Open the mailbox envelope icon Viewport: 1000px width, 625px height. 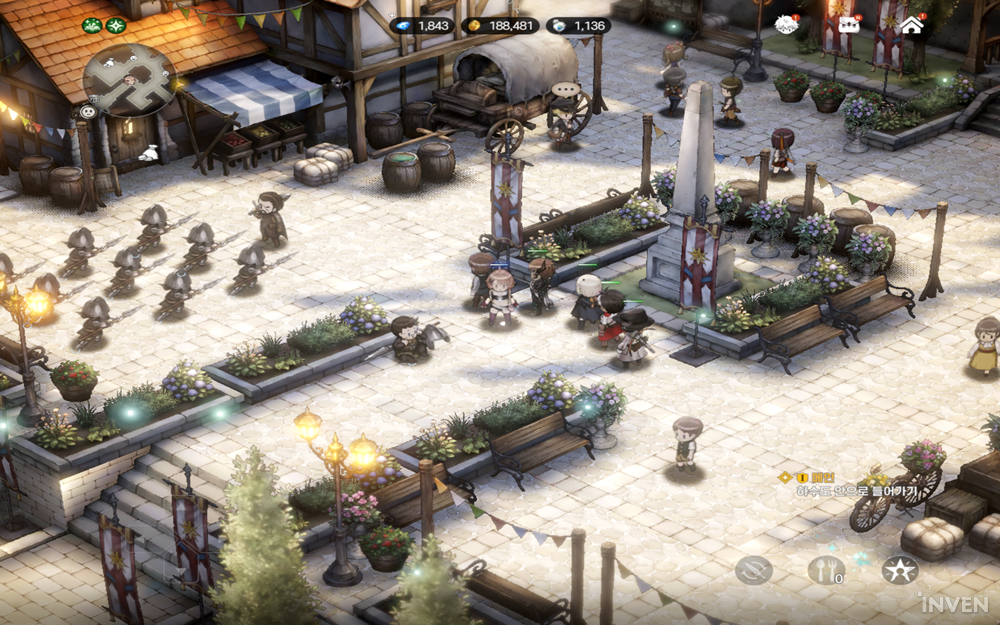tap(848, 25)
